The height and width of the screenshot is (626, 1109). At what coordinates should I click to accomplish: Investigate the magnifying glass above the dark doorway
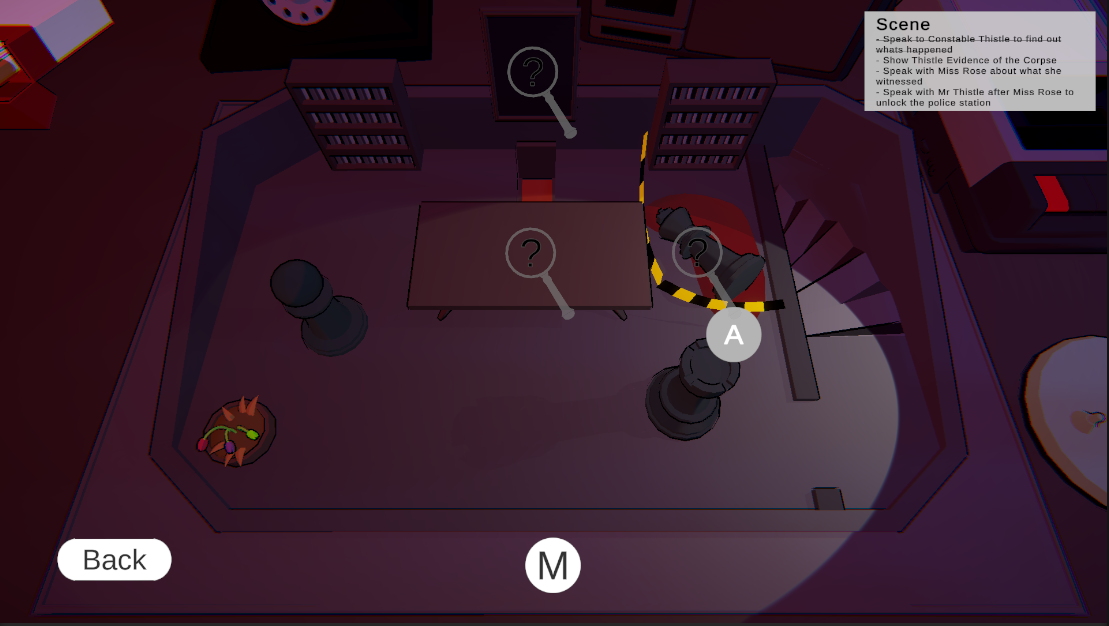coord(533,73)
